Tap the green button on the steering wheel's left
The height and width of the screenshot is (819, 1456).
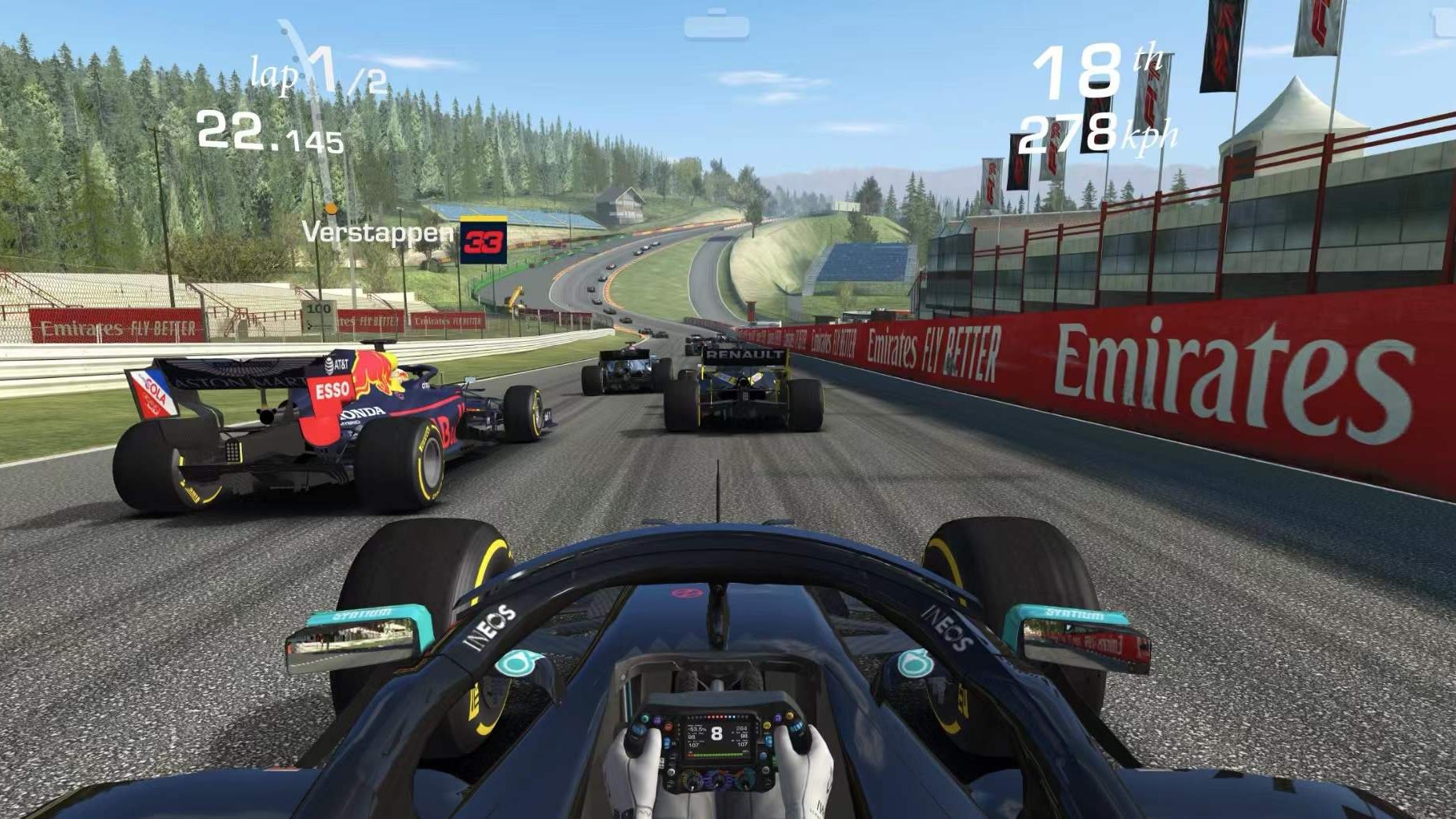645,718
